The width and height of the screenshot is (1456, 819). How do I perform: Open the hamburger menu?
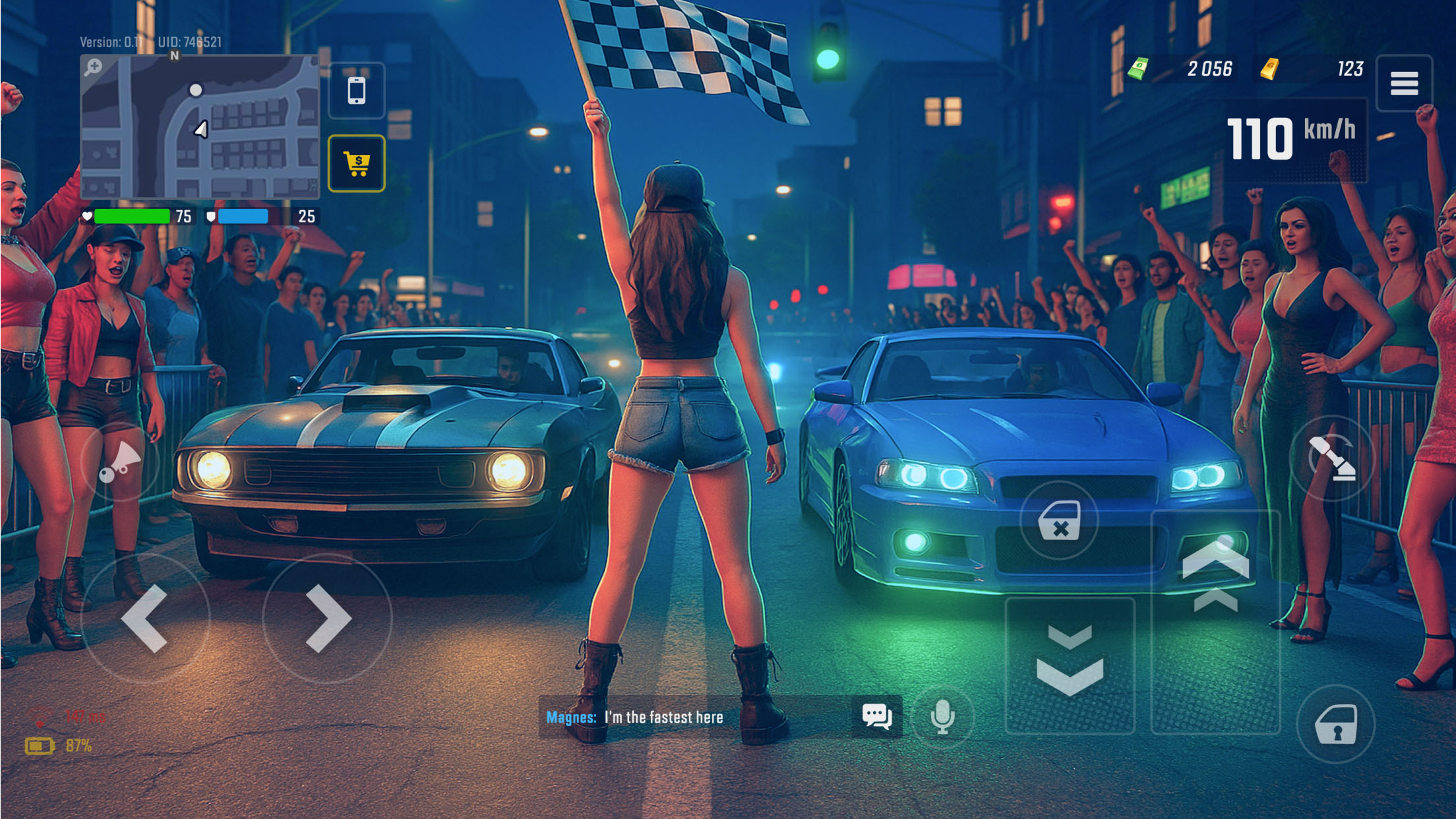coord(1404,84)
